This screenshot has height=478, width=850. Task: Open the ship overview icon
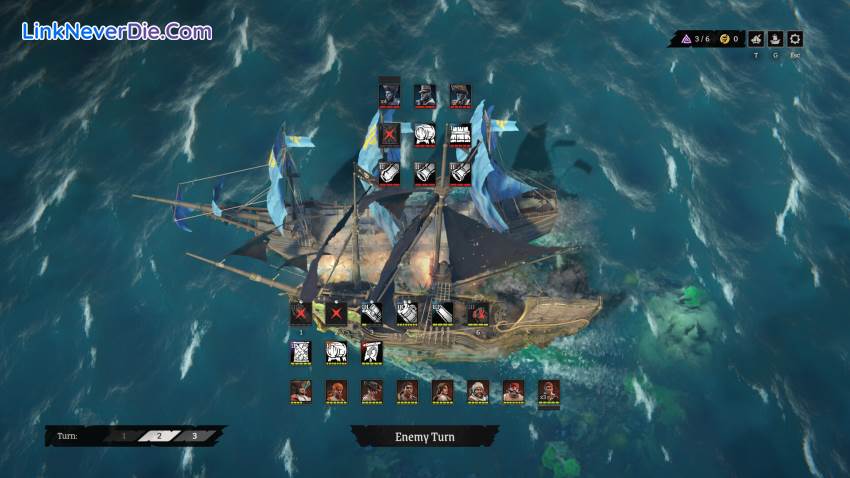(x=776, y=40)
